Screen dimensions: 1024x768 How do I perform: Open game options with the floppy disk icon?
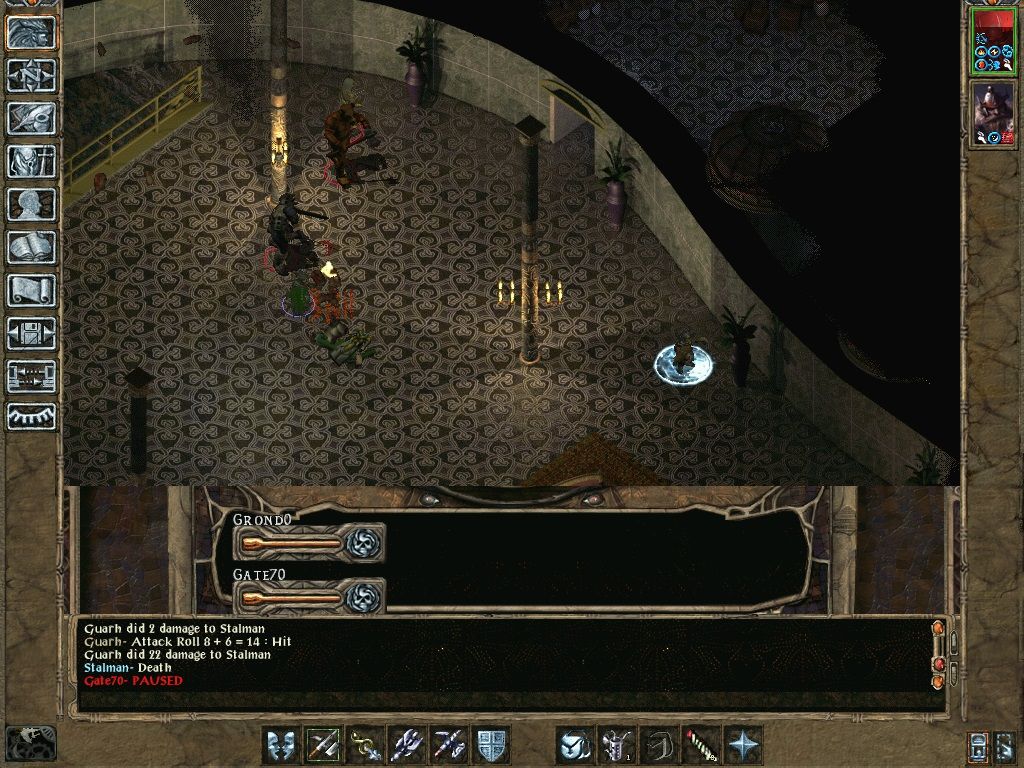click(32, 333)
